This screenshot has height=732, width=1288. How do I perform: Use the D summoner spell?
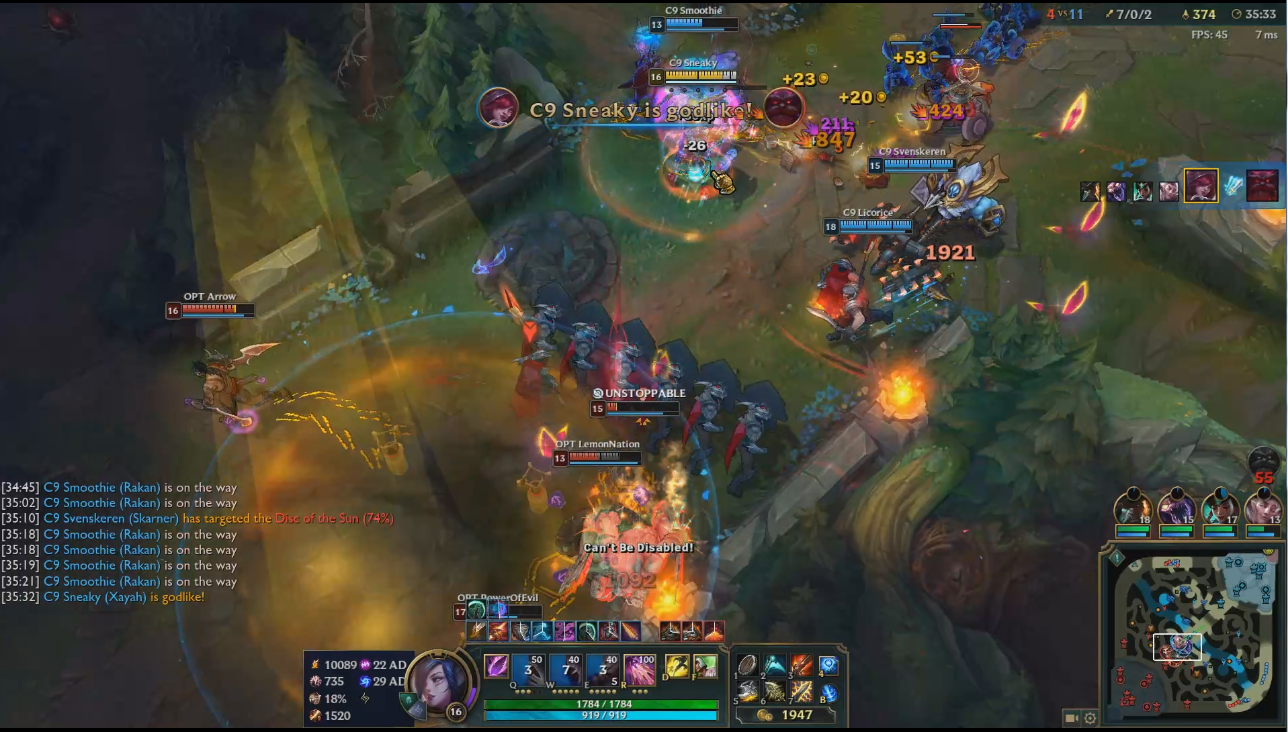[678, 666]
